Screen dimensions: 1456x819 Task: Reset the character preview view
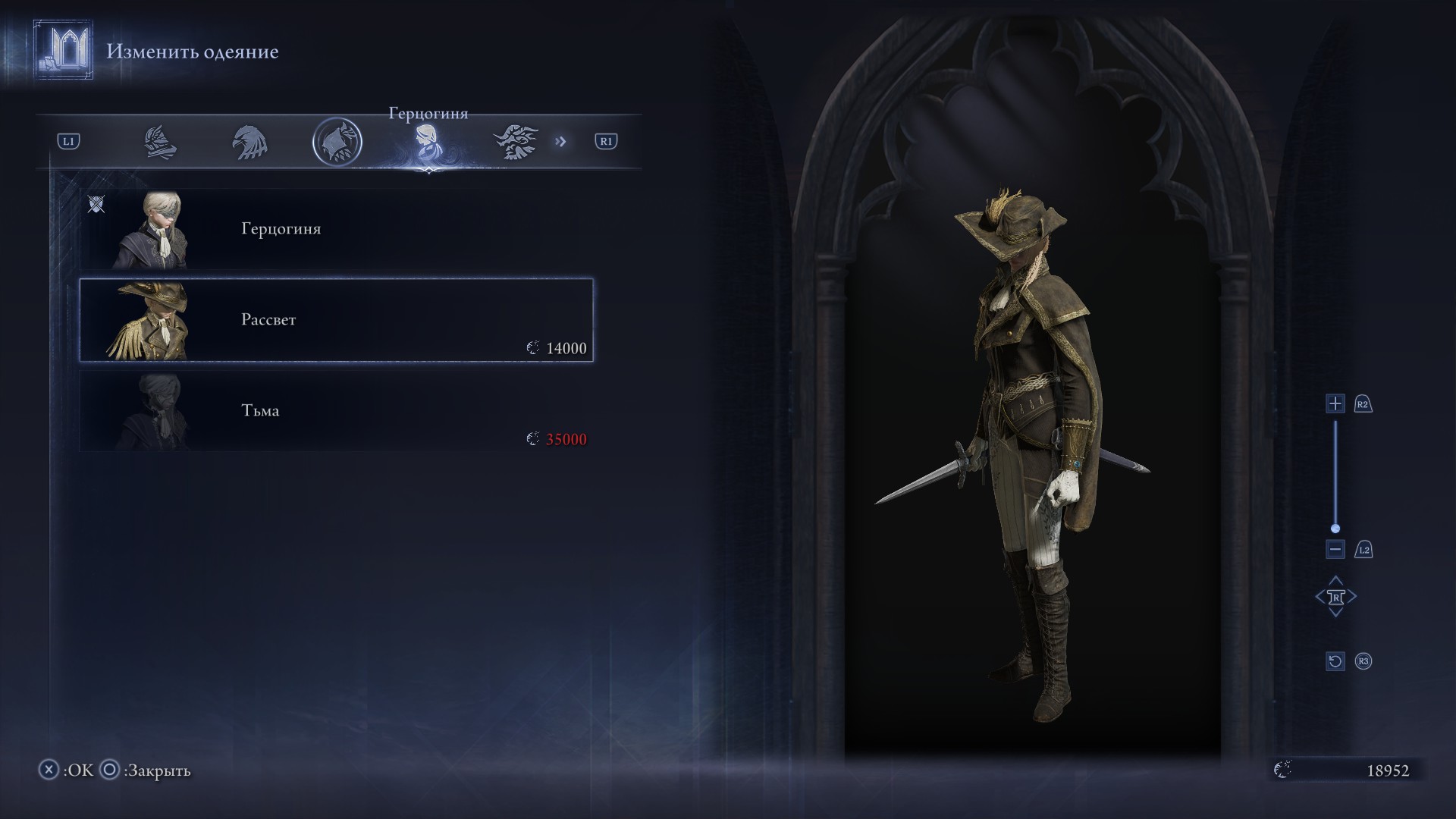pos(1335,661)
